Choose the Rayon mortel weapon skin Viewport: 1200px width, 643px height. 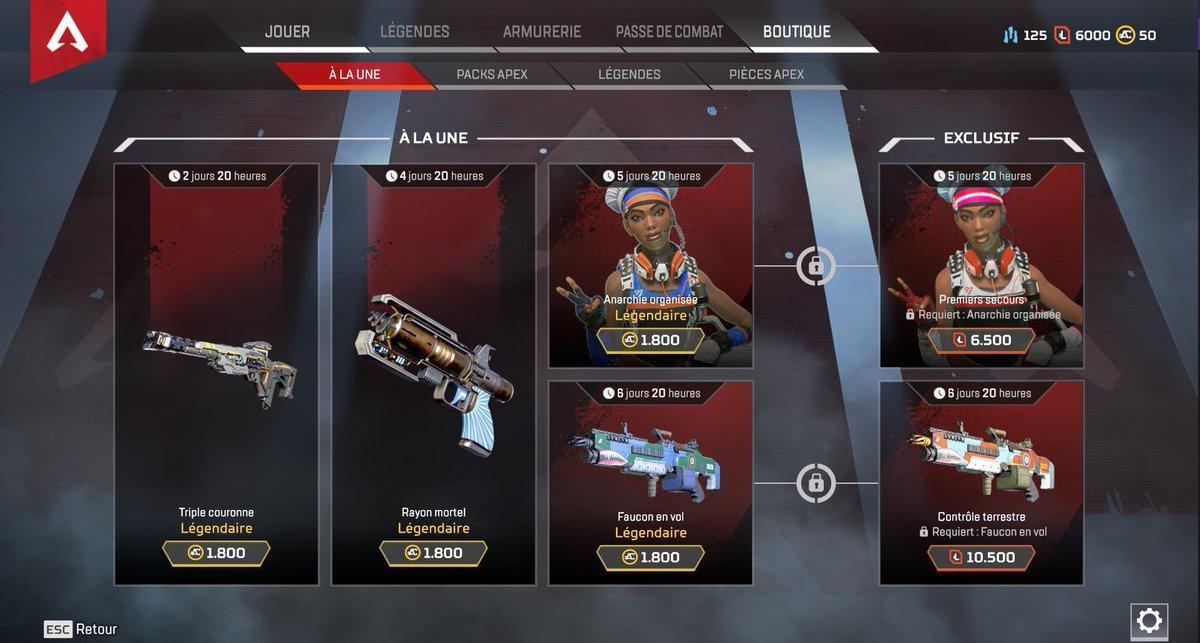[x=433, y=374]
